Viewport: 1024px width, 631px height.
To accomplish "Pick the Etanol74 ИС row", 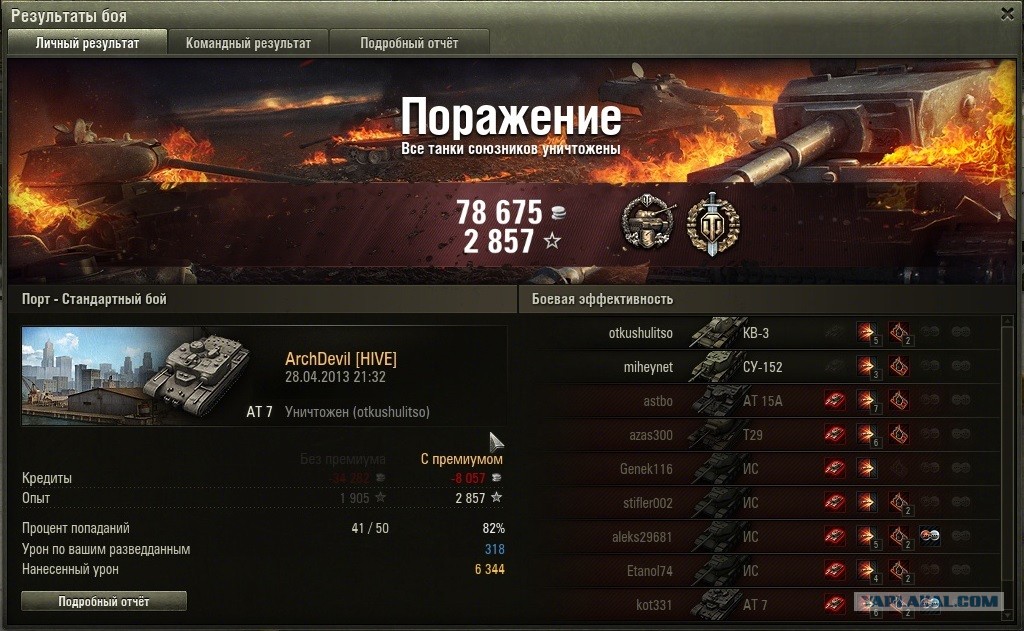I will tap(760, 571).
